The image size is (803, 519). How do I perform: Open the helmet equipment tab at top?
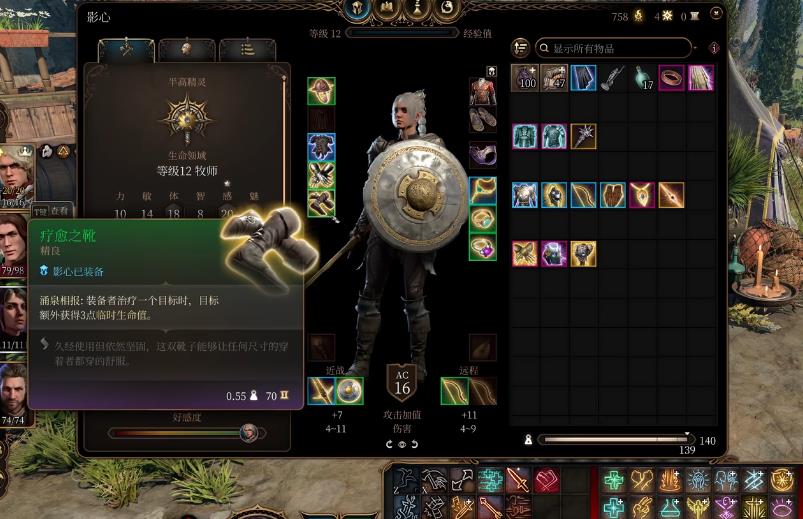(x=355, y=10)
